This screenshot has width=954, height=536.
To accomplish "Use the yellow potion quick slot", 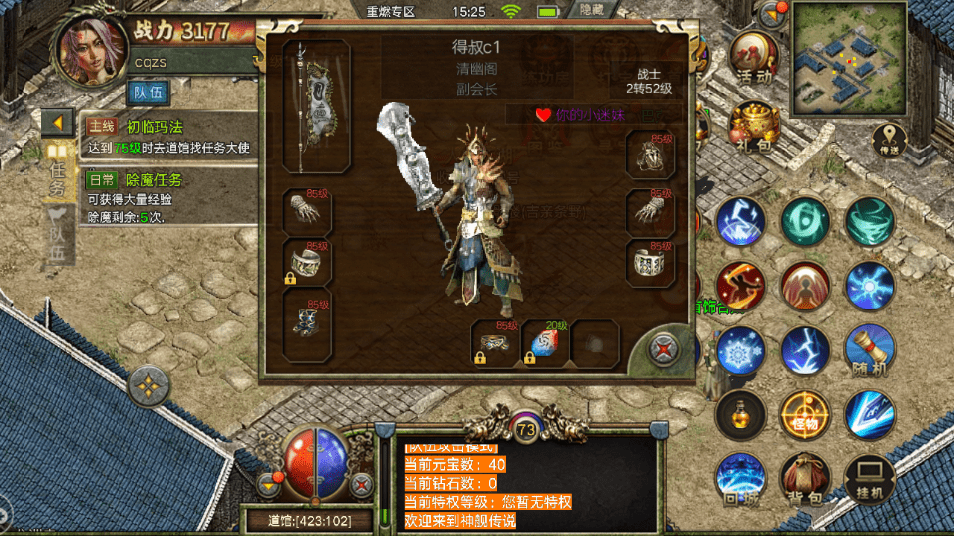I will coord(740,414).
